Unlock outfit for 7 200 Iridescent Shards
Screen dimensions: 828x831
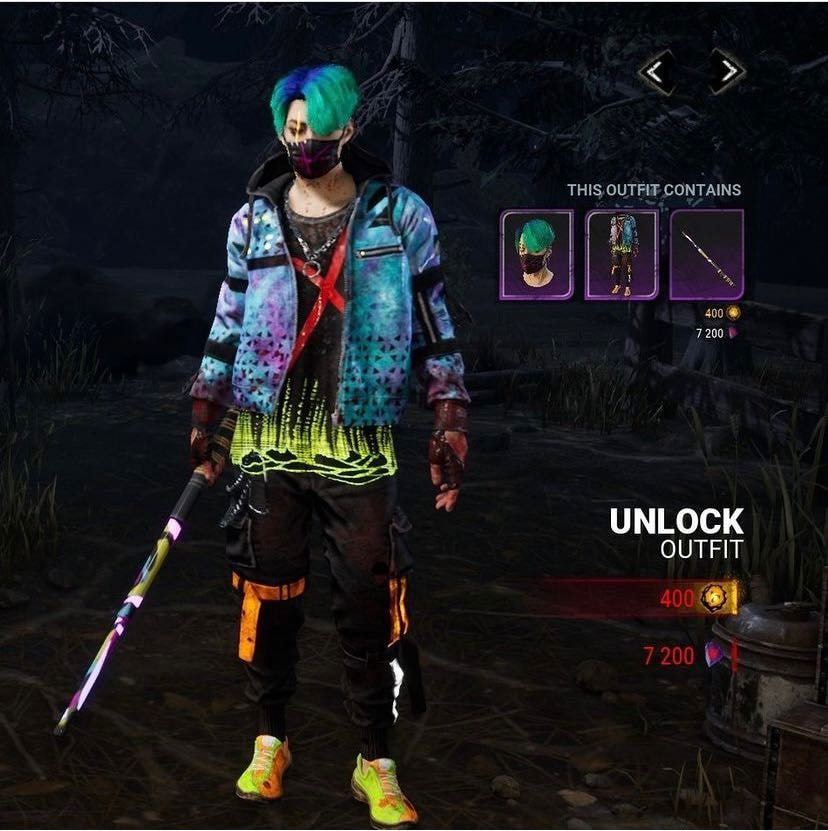pos(689,656)
